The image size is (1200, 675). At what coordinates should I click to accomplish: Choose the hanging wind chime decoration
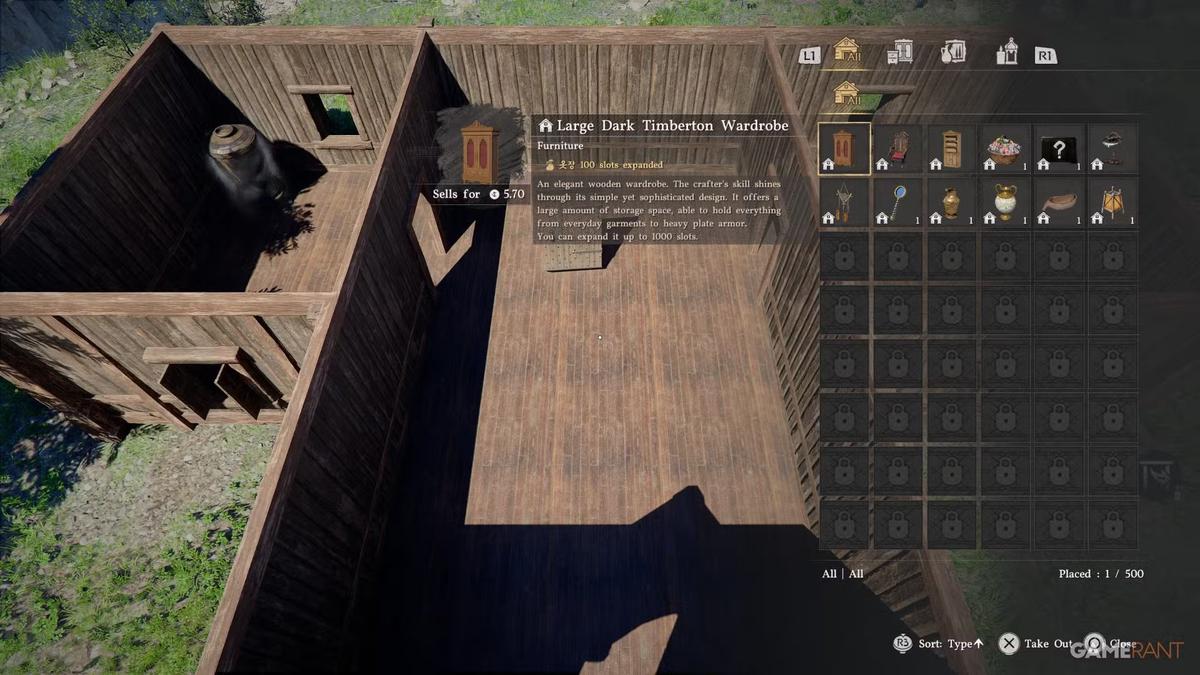844,202
